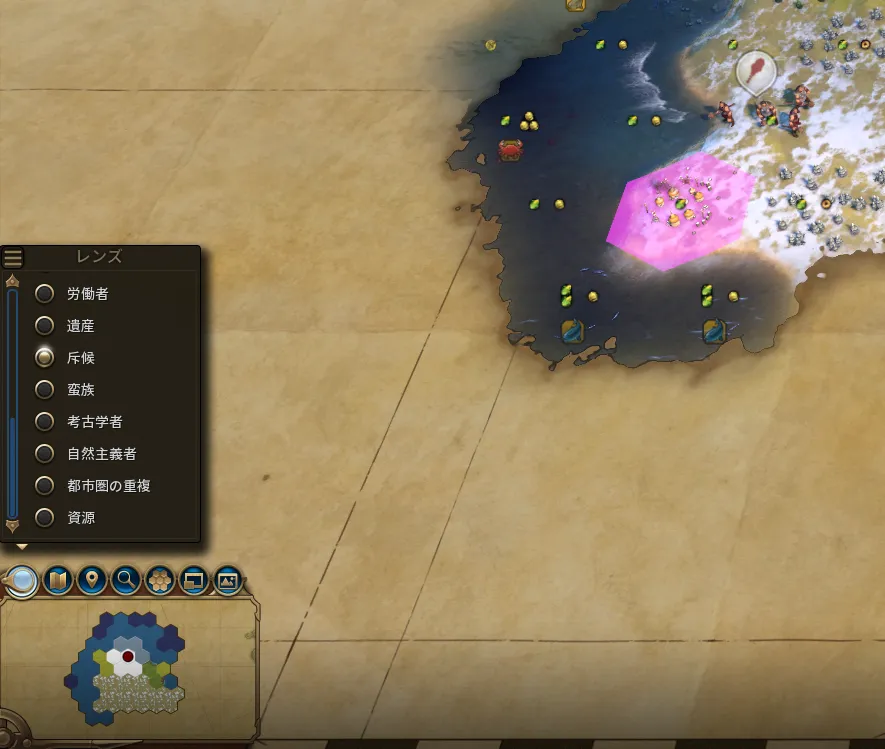This screenshot has height=749, width=885.
Task: Select the 斥候 lens radio button
Action: [x=45, y=358]
